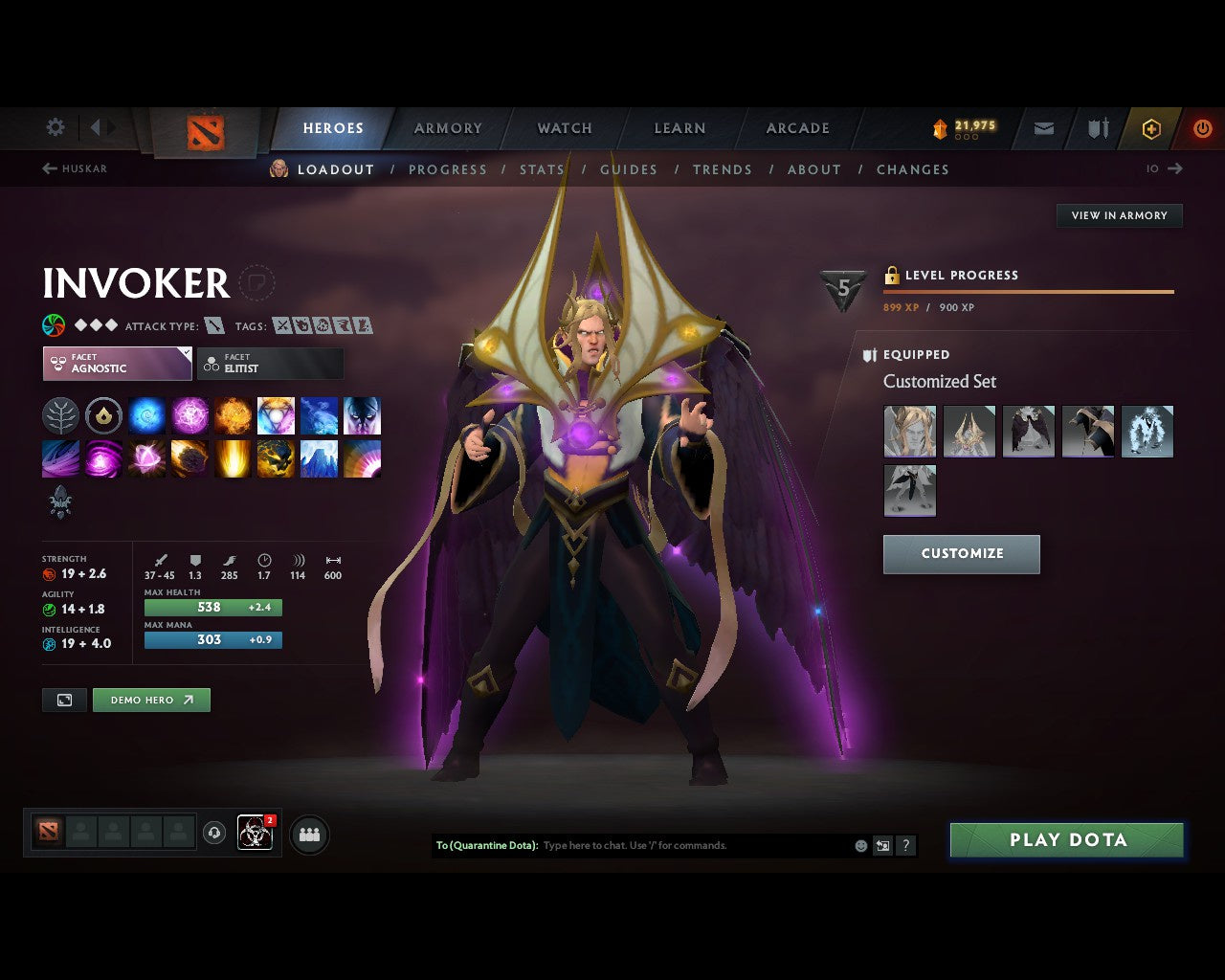This screenshot has width=1225, height=980.
Task: Click the red power logout icon
Action: (x=1203, y=129)
